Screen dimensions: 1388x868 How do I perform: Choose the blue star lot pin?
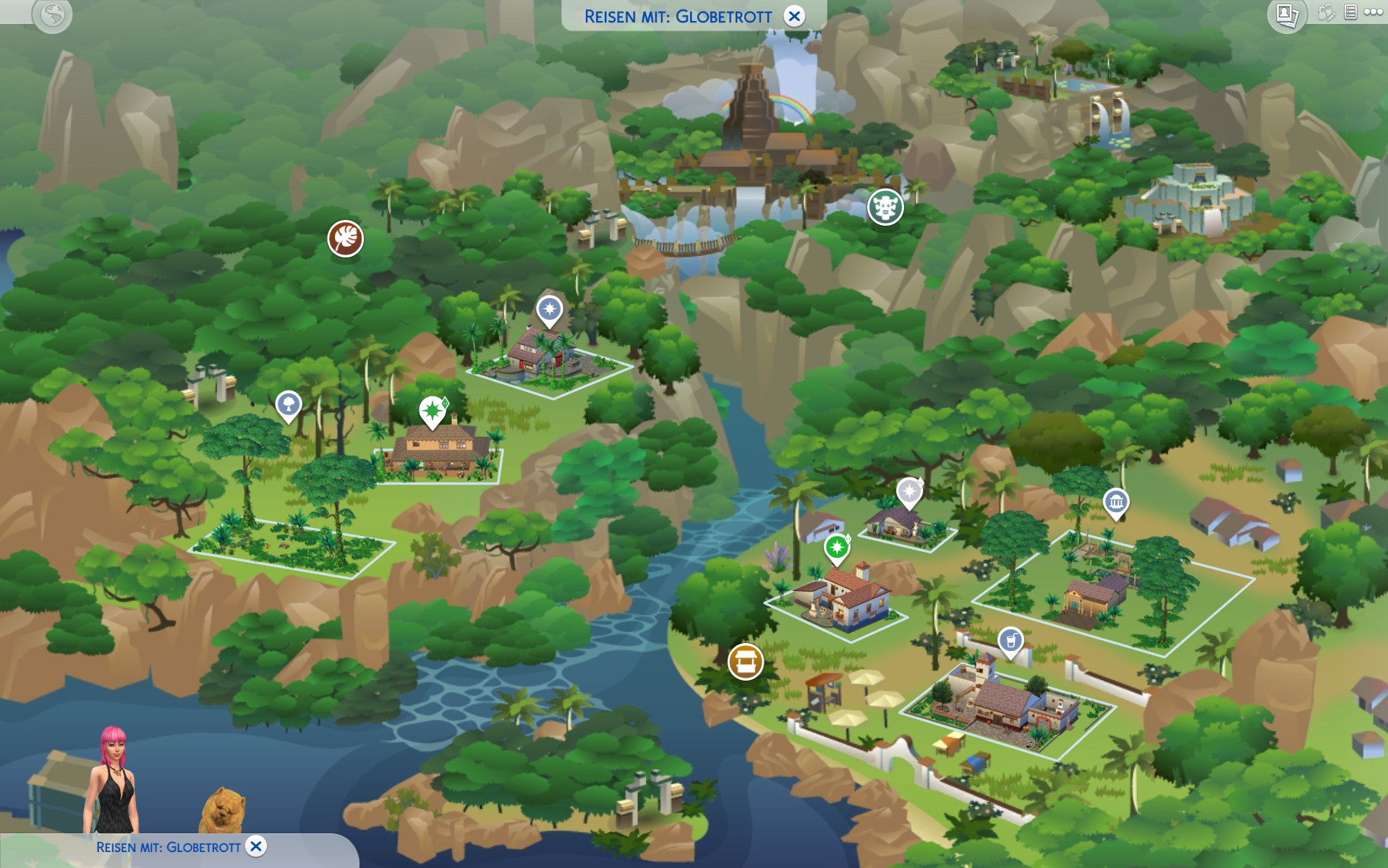tap(550, 310)
